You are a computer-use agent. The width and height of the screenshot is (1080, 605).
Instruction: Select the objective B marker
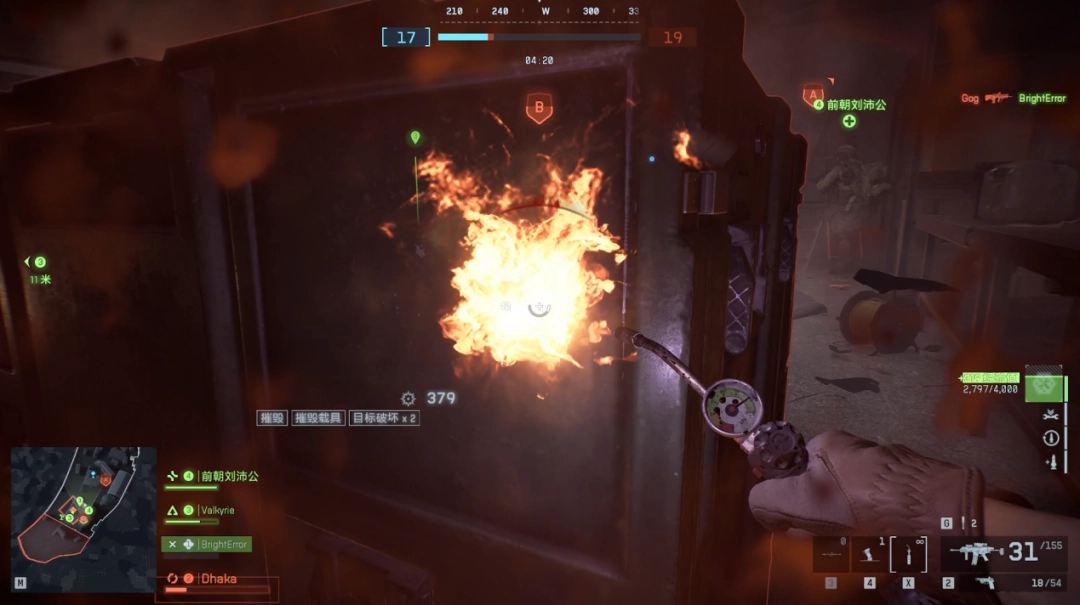(x=539, y=107)
